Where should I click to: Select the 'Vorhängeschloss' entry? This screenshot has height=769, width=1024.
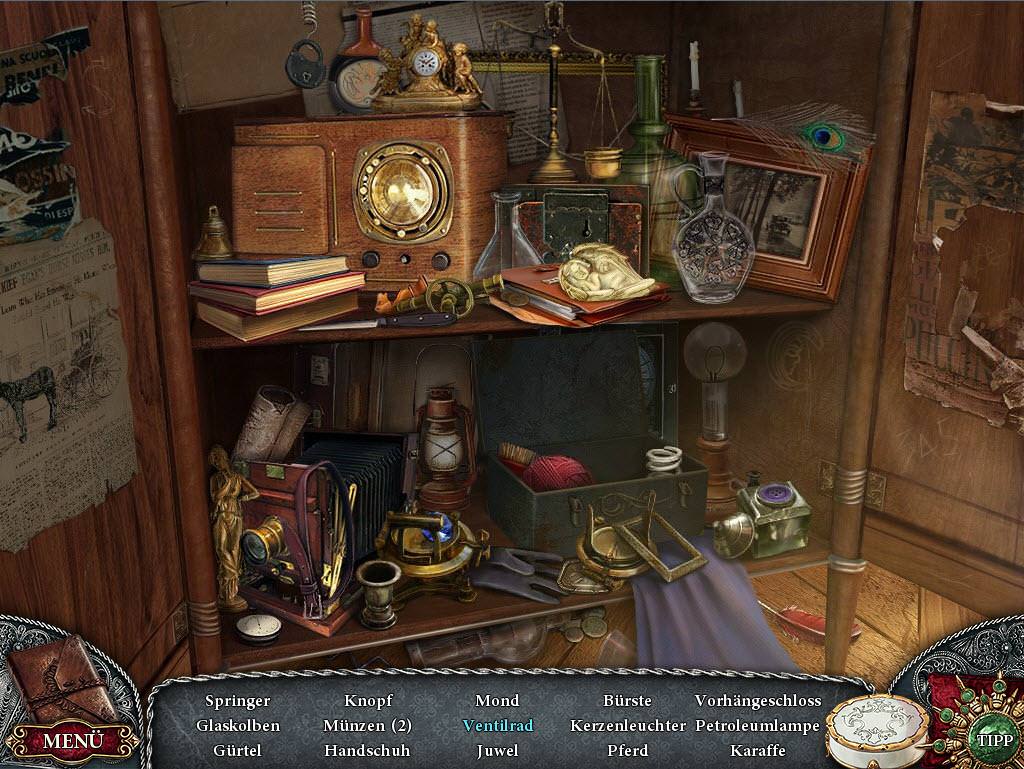click(757, 701)
